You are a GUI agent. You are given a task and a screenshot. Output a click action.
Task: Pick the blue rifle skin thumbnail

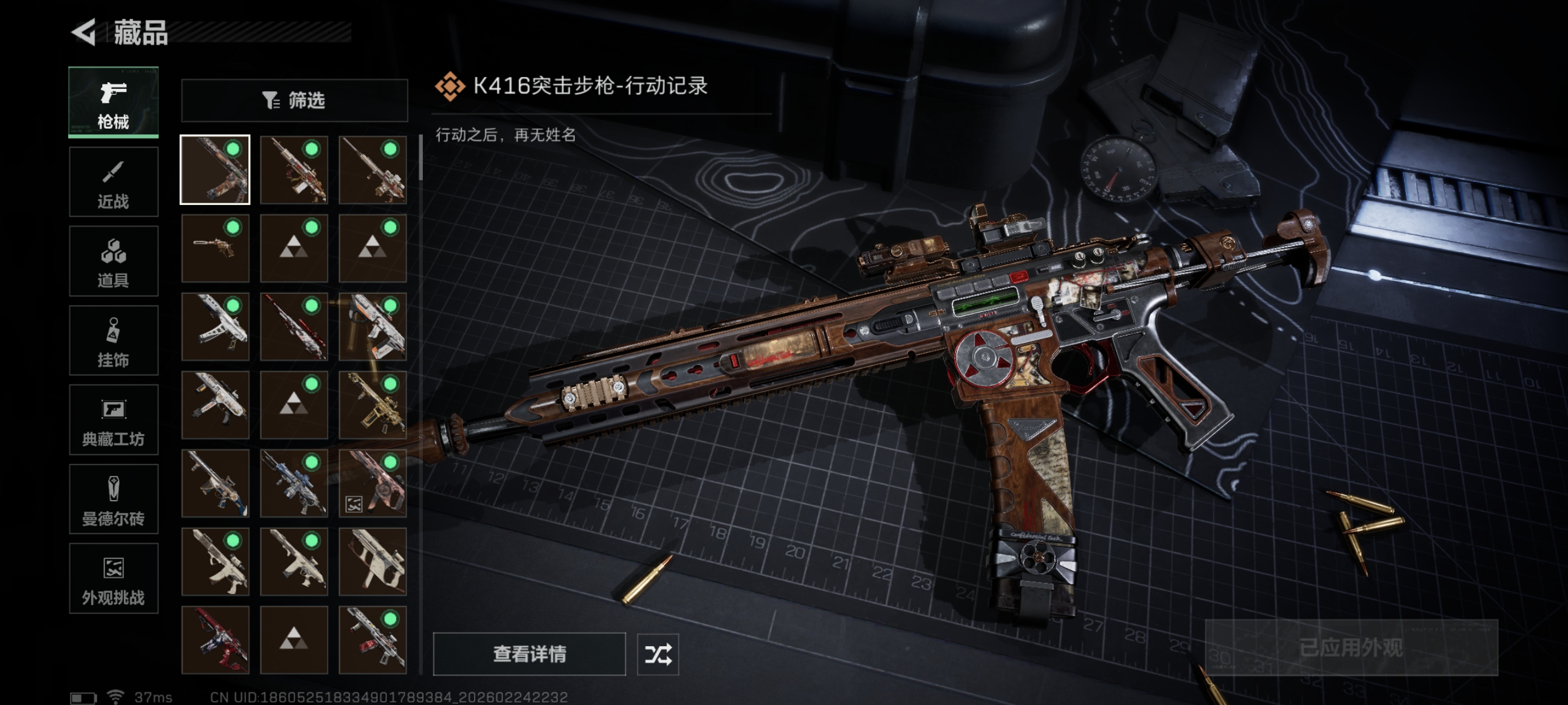tap(294, 484)
